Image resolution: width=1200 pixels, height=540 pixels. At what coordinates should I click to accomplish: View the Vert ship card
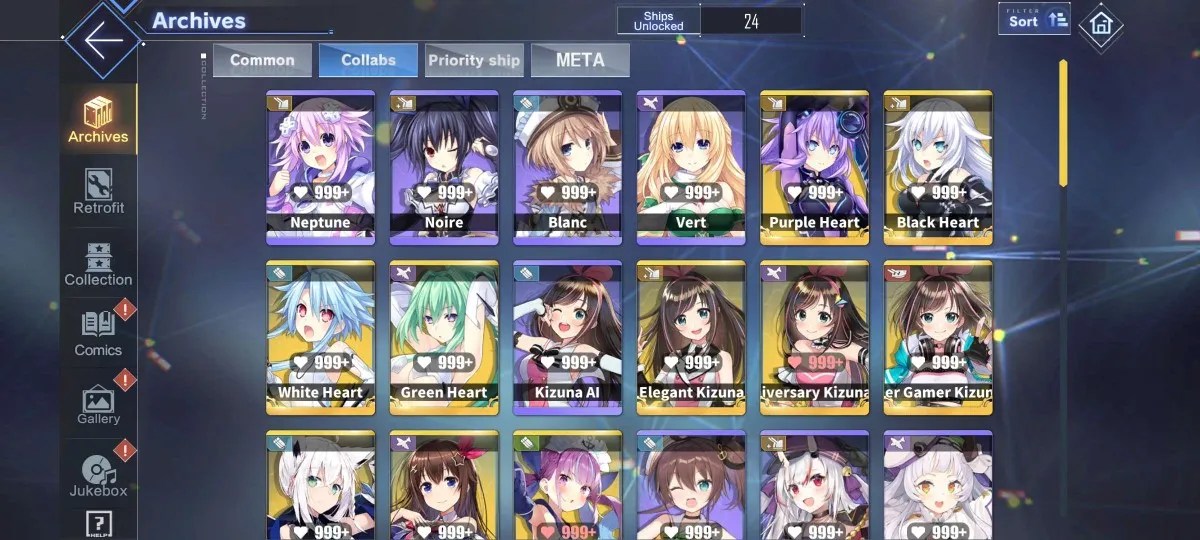pos(691,167)
